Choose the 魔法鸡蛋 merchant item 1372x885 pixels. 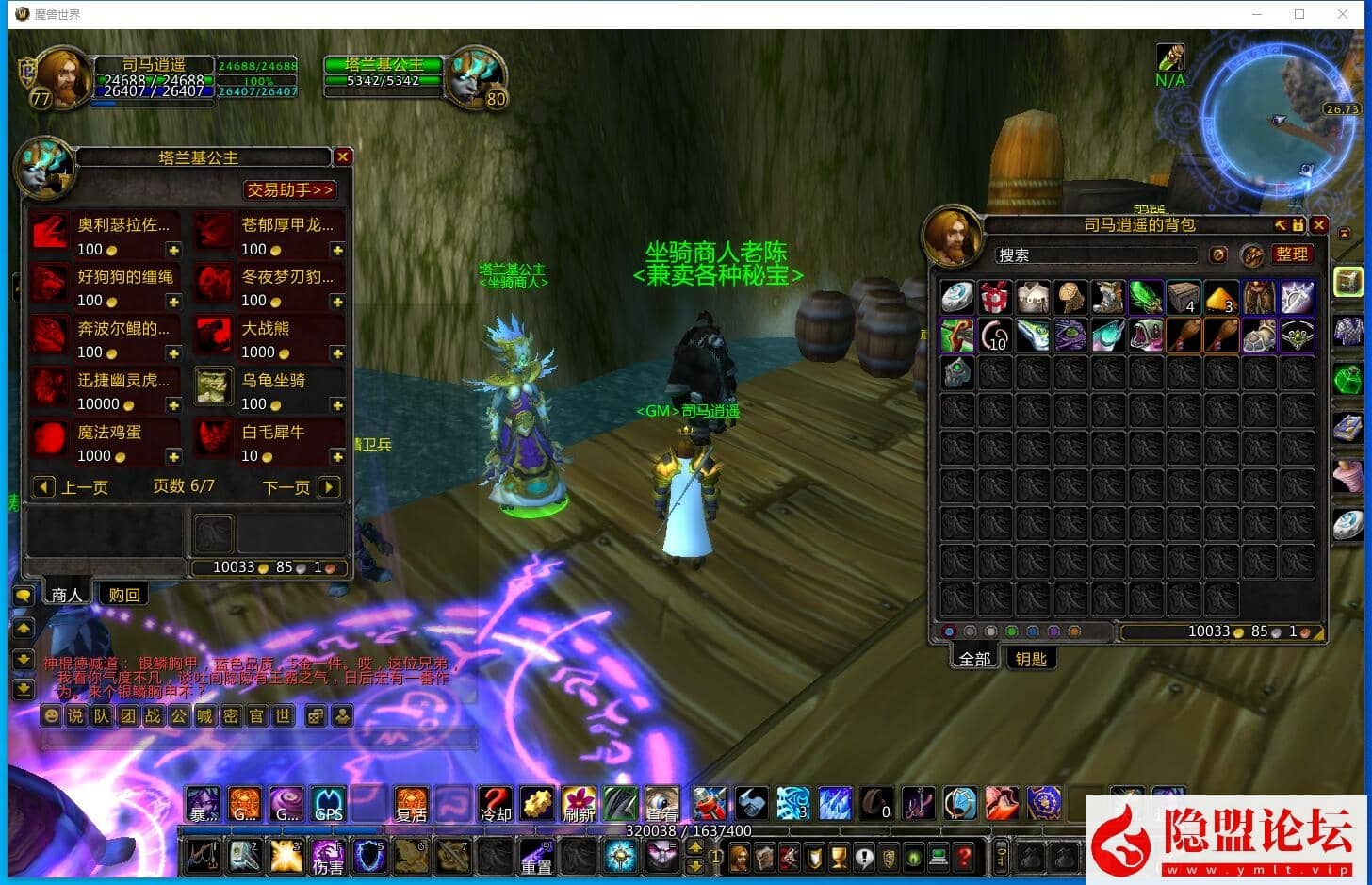click(x=49, y=439)
